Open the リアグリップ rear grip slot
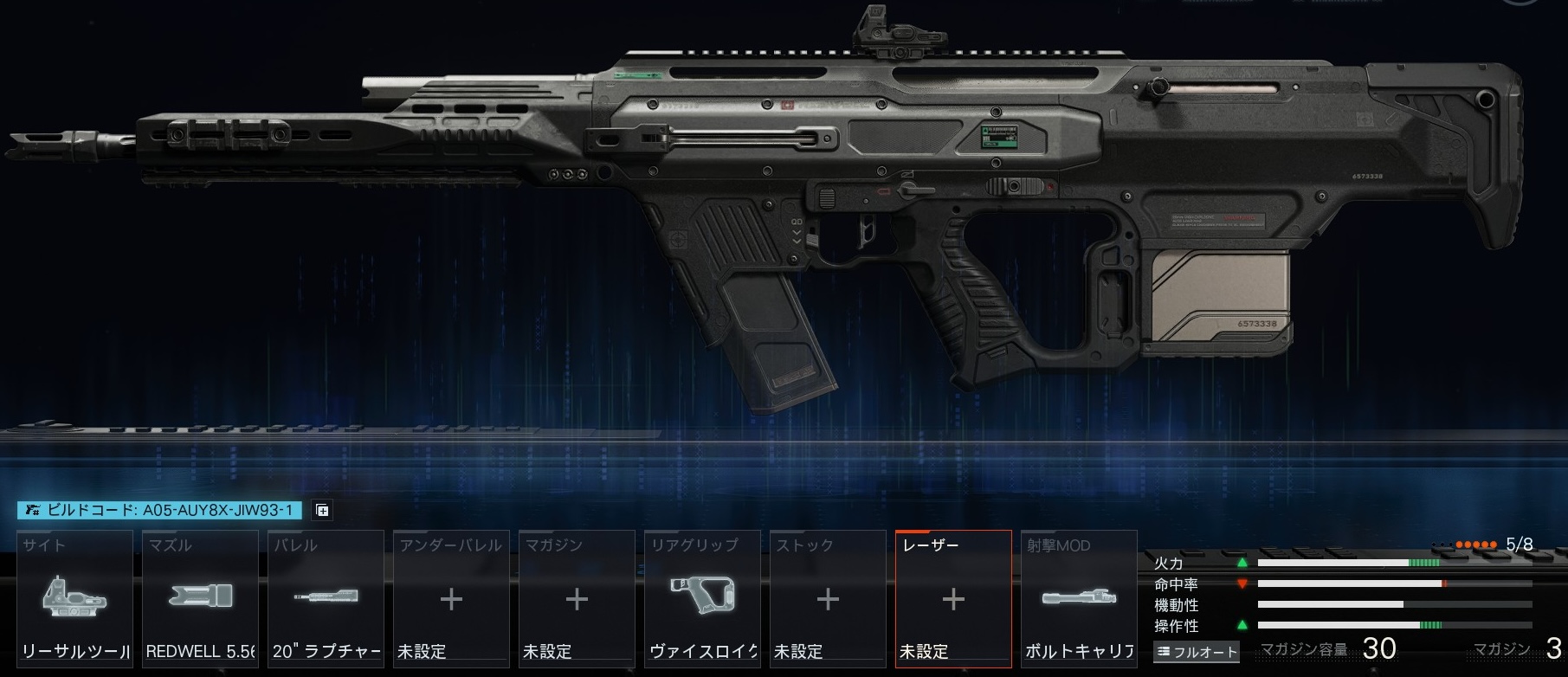Screen dimensions: 1568x677 pyautogui.click(x=702, y=598)
